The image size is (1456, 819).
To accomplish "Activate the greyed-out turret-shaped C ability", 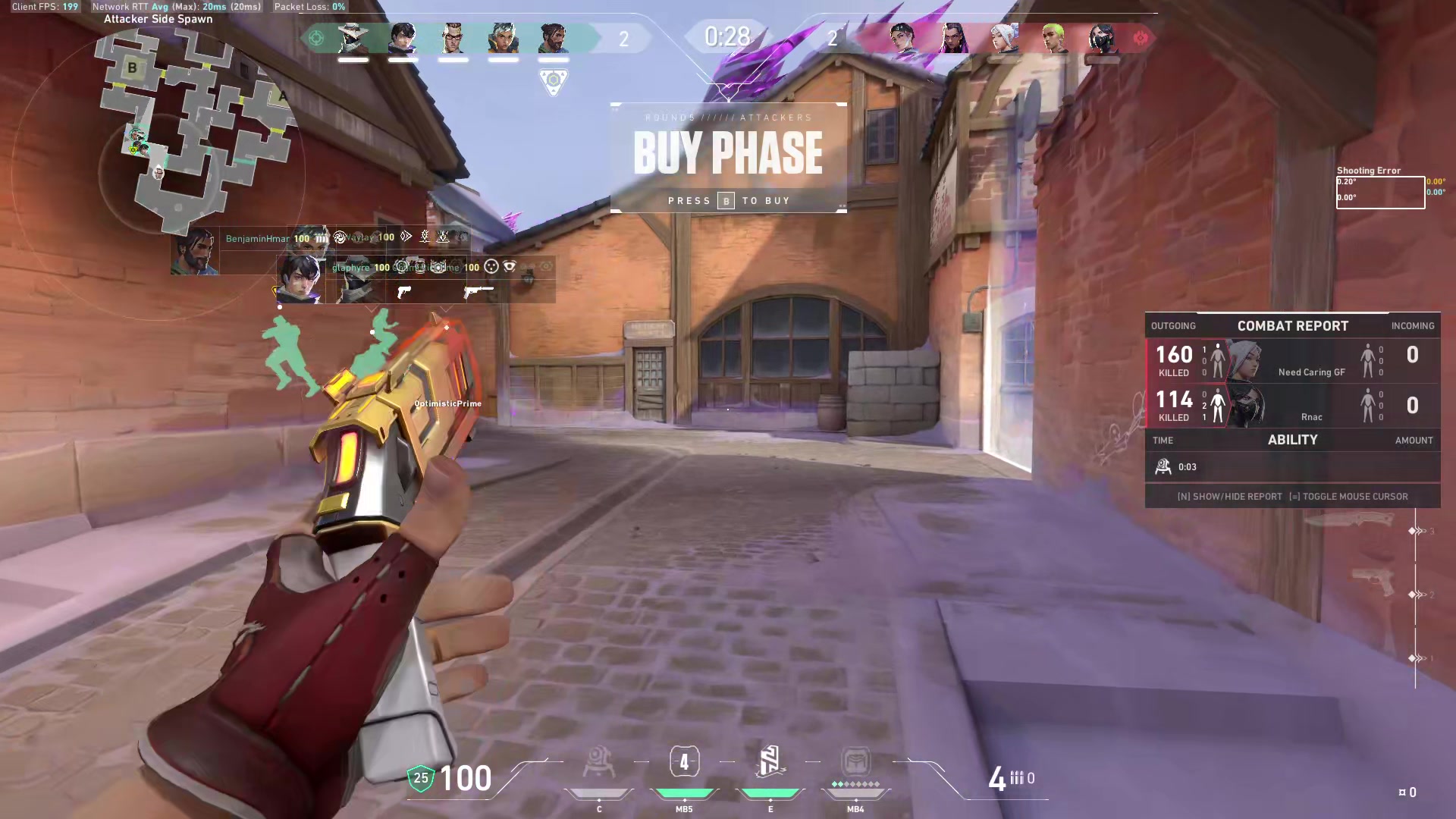I will [x=598, y=762].
